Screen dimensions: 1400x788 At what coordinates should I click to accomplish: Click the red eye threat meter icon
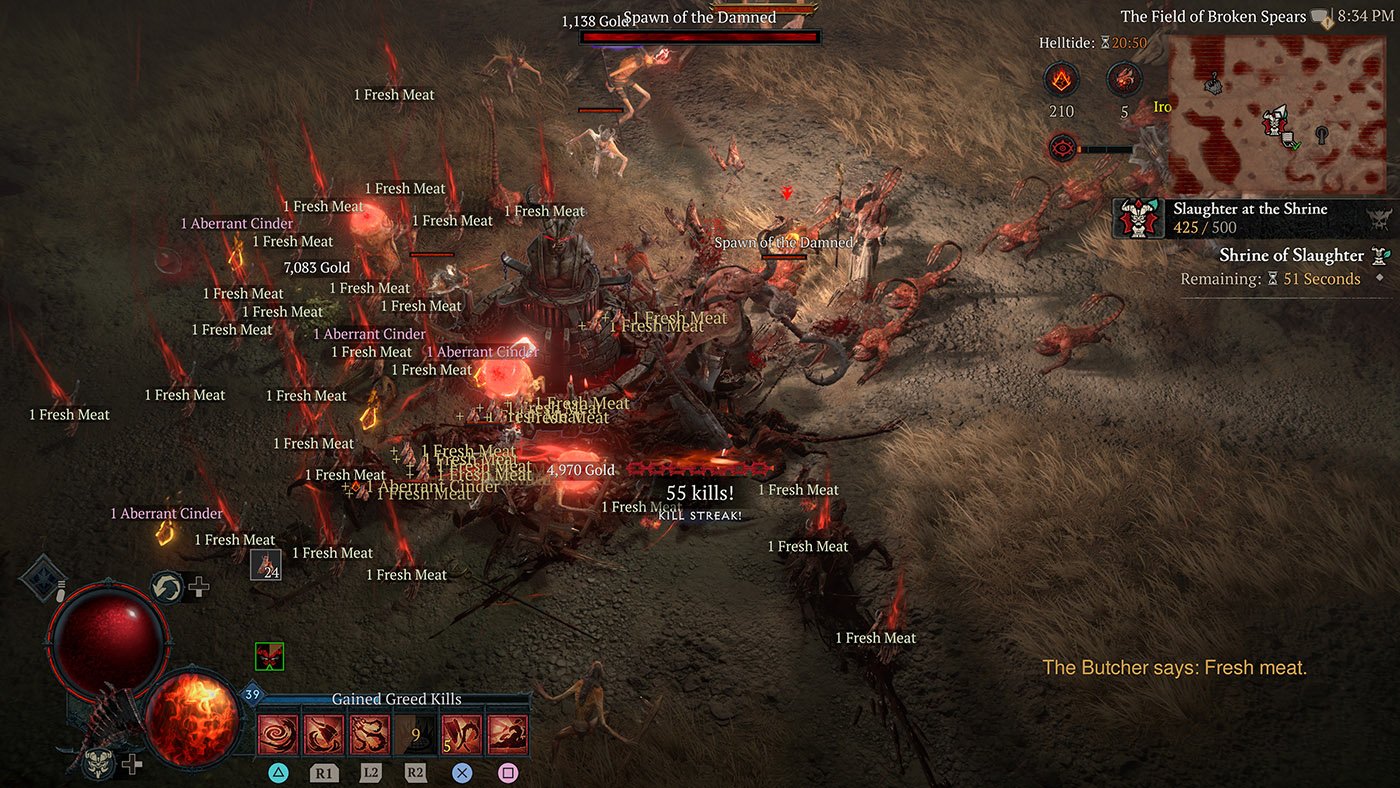point(1061,149)
